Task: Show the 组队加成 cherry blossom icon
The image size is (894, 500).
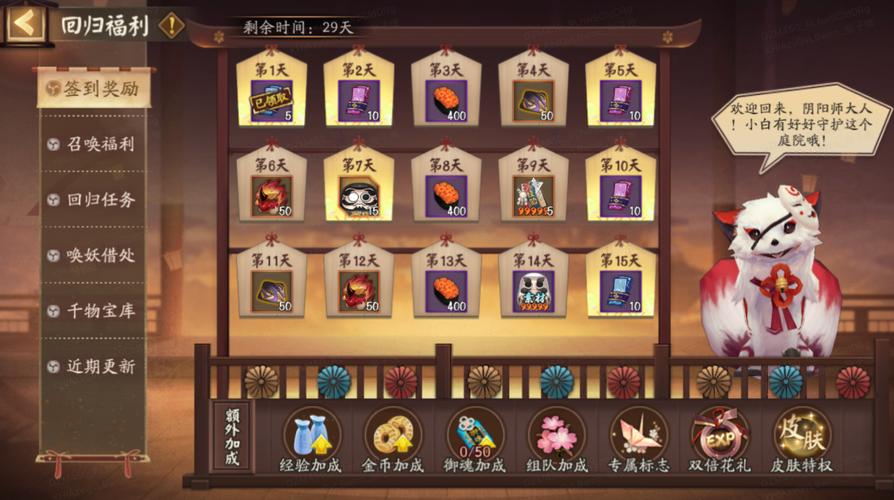Action: point(557,440)
